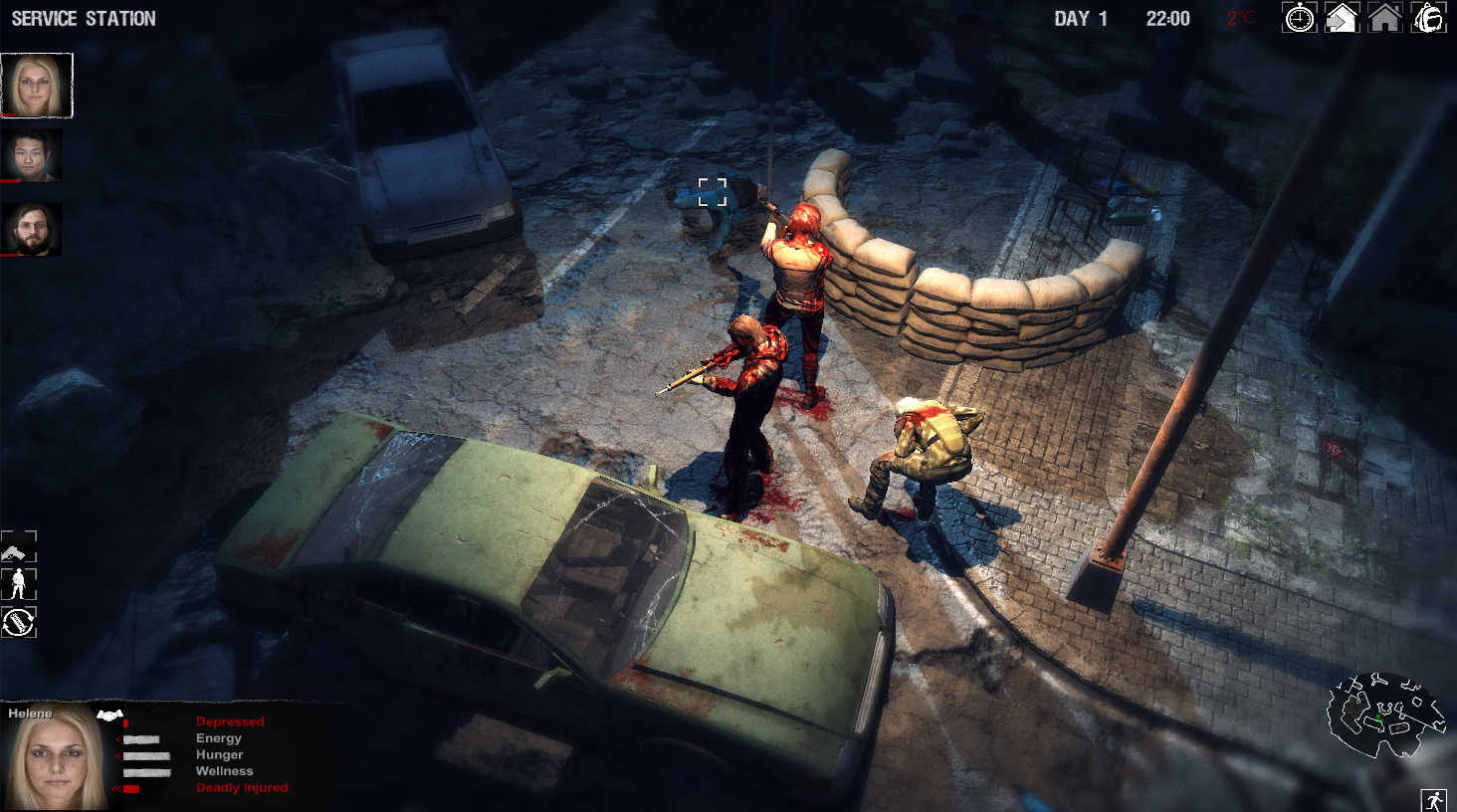Click the stopwatch time-skip icon
Viewport: 1457px width, 812px height.
(1299, 18)
